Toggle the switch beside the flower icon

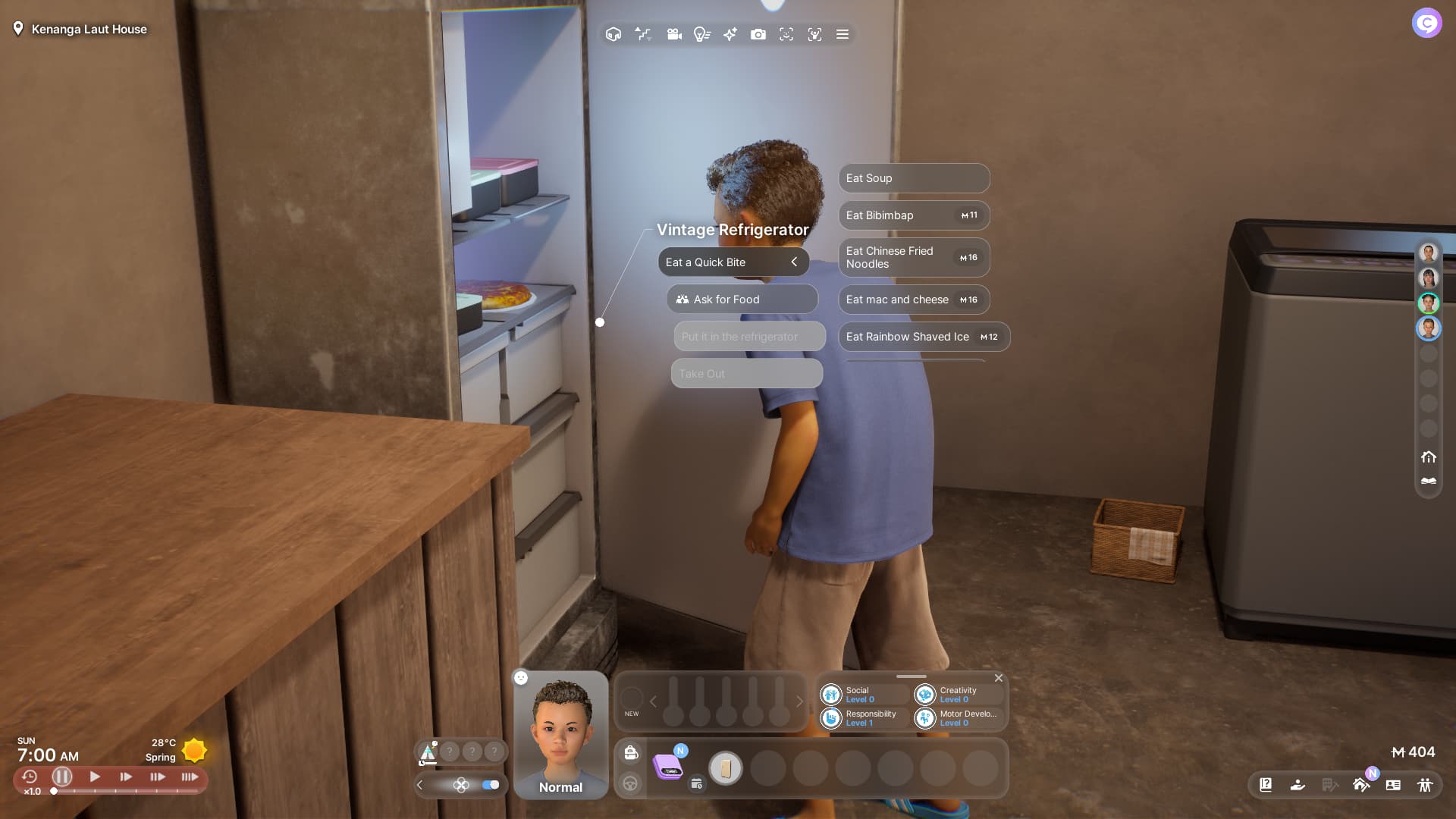(491, 785)
